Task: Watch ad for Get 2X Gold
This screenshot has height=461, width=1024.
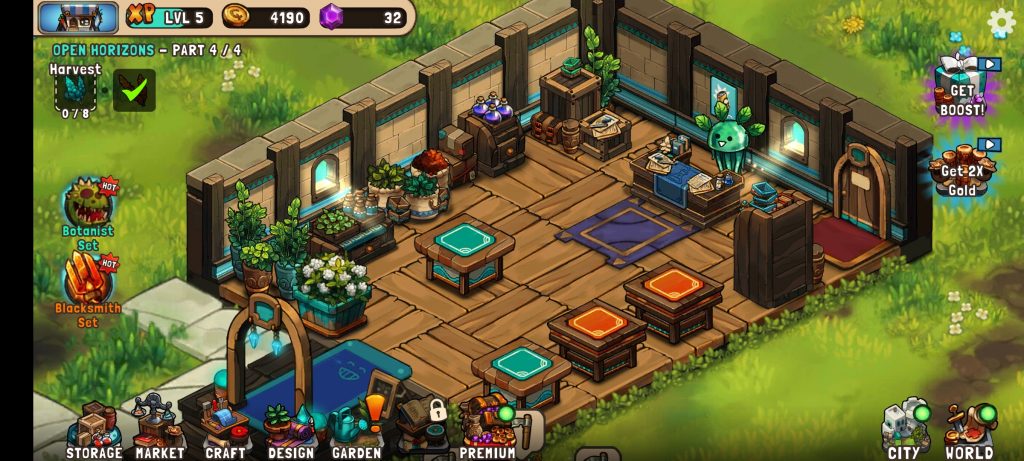Action: point(961,170)
